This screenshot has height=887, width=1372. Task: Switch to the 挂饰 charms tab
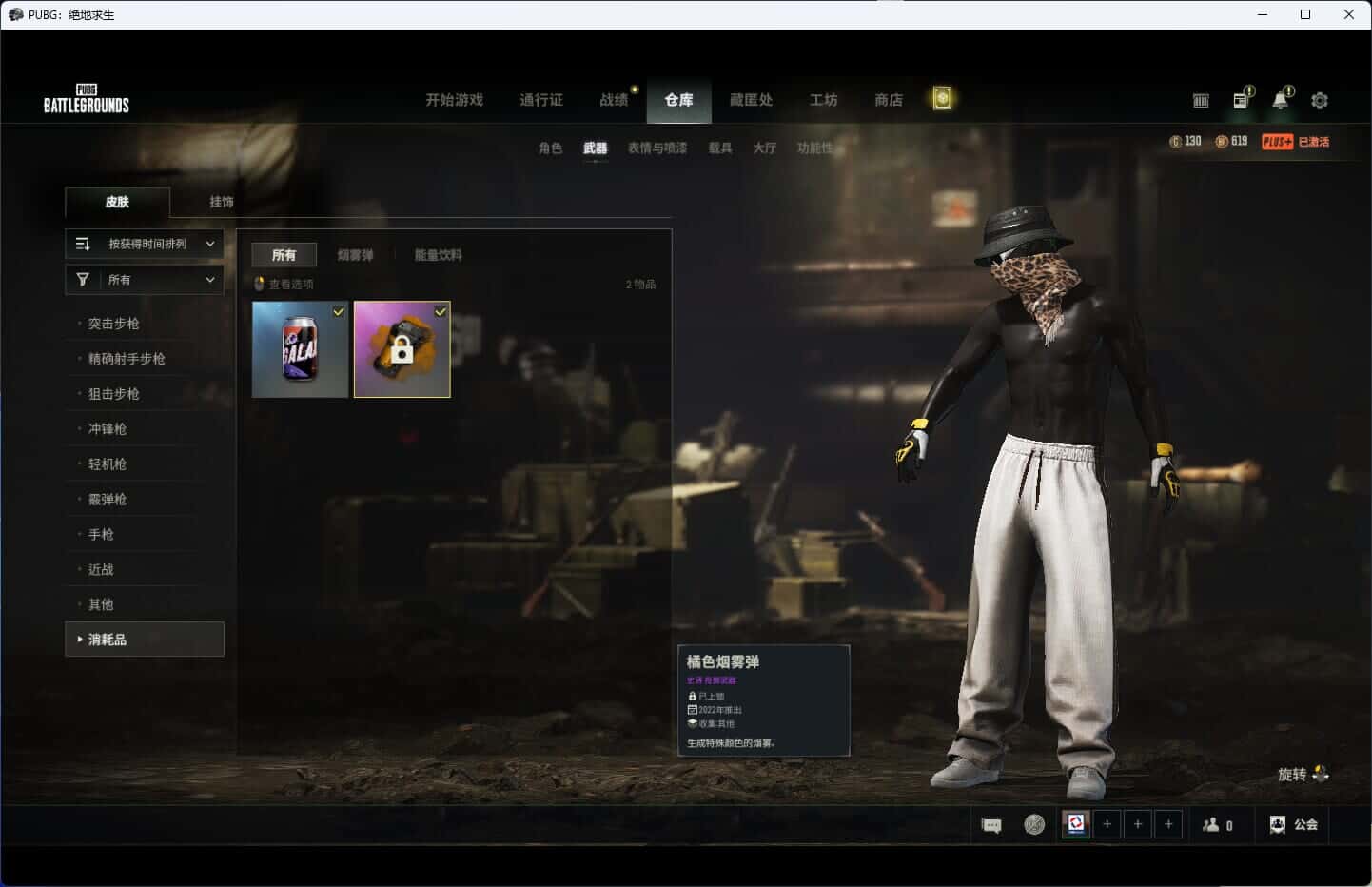[222, 202]
